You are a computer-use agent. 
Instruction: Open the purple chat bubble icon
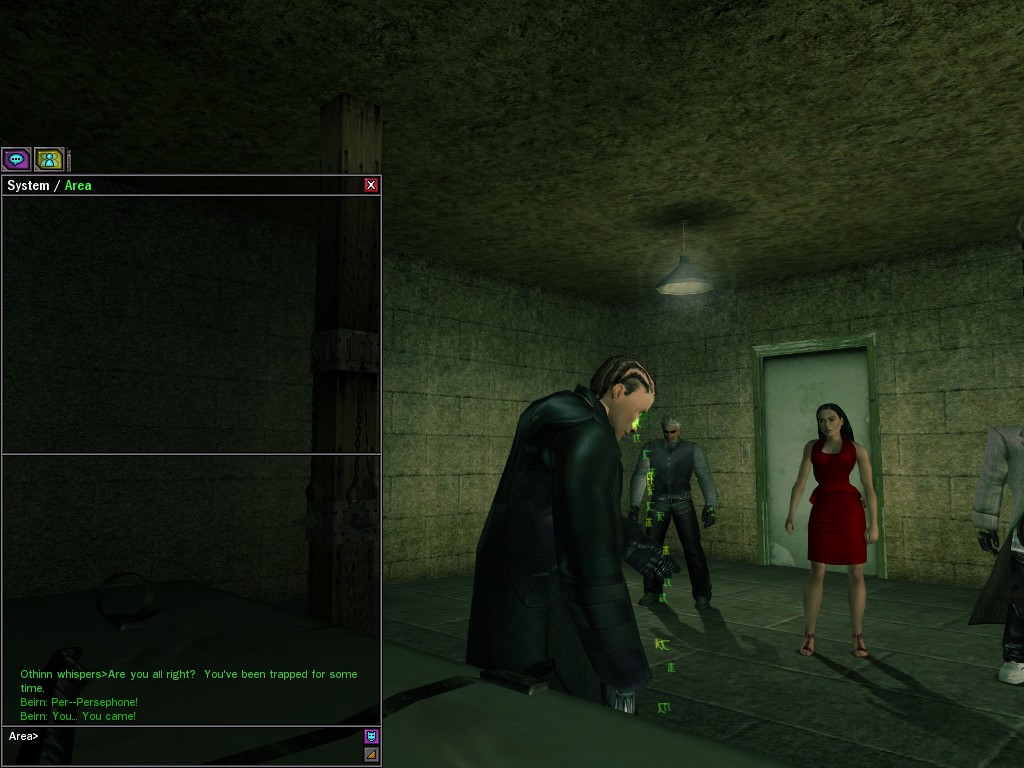point(16,159)
